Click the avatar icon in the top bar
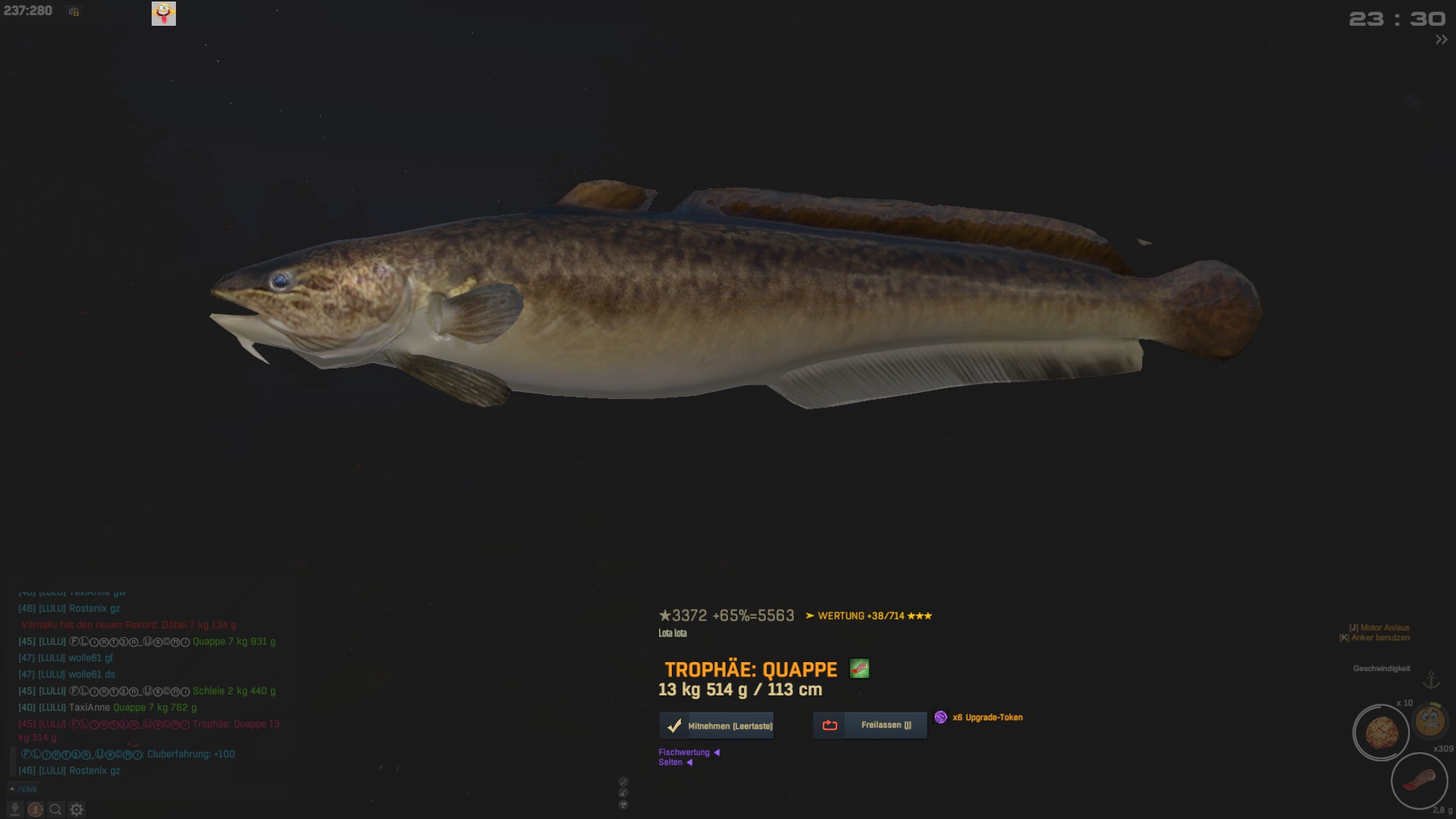The height and width of the screenshot is (819, 1456). [x=164, y=13]
